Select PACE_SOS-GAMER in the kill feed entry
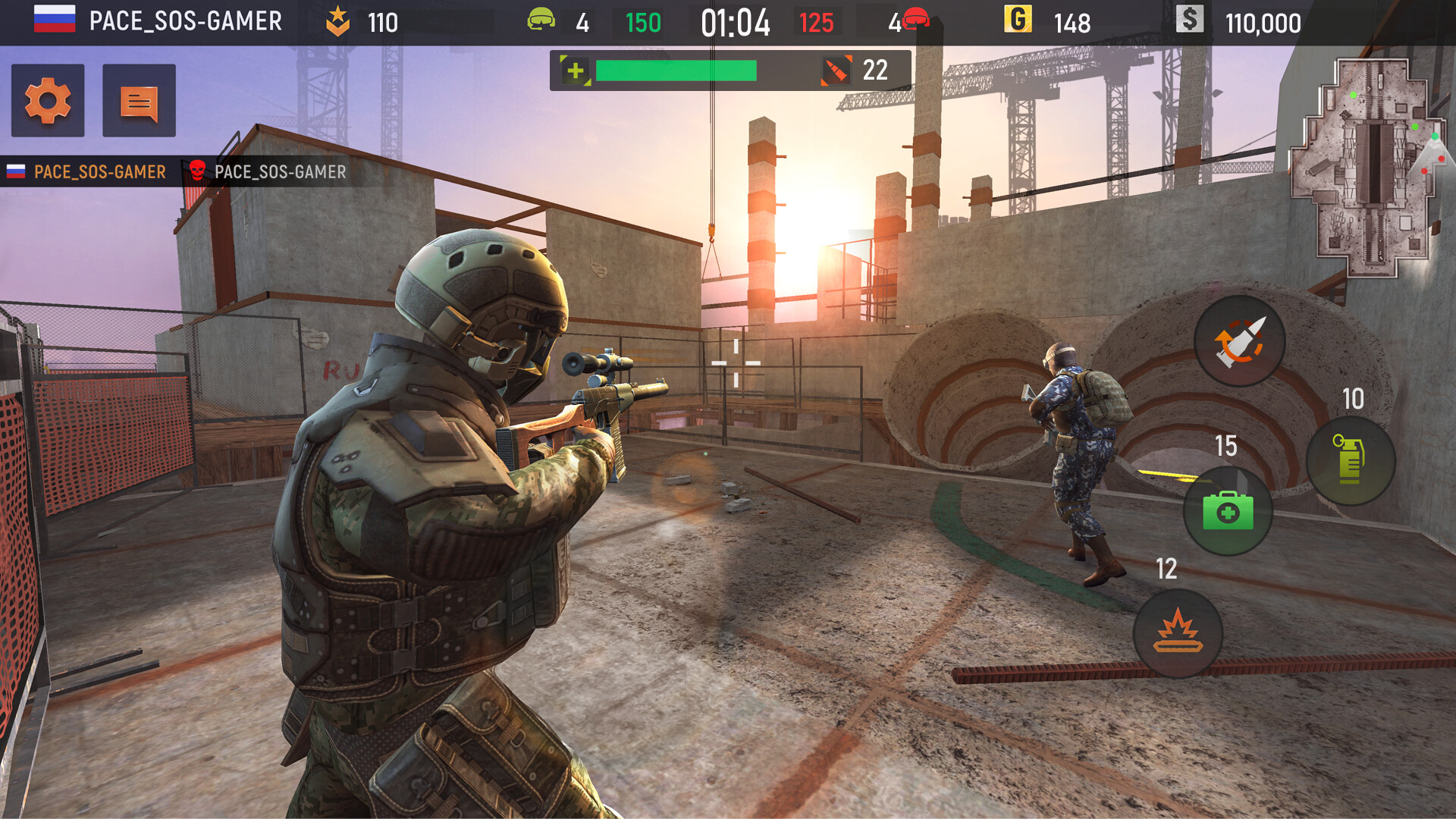 (x=279, y=171)
